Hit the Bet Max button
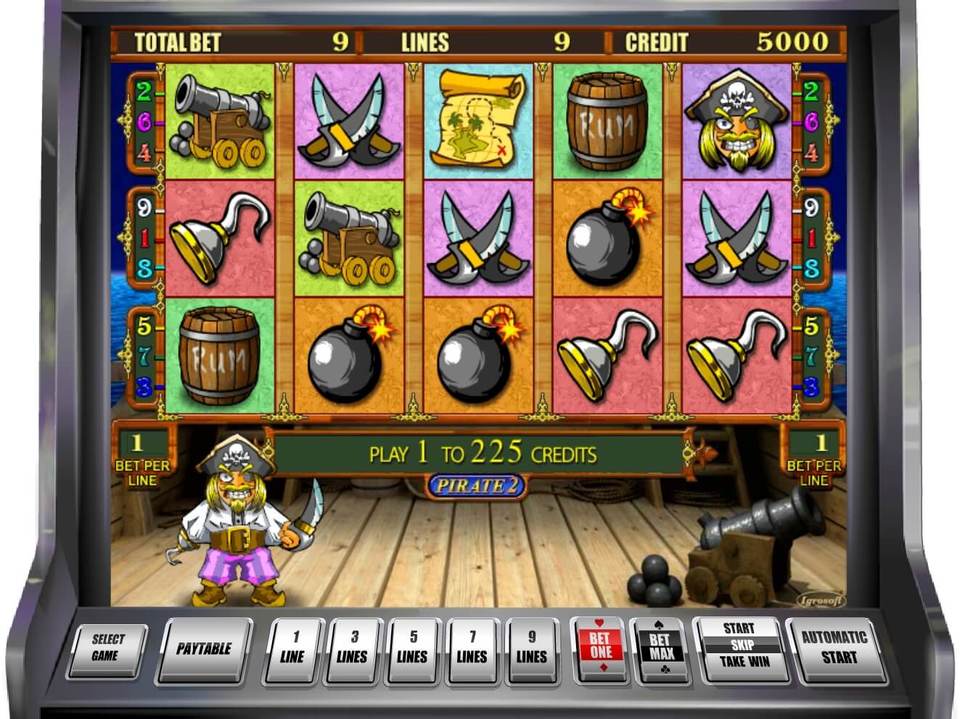This screenshot has height=719, width=960. [x=660, y=648]
